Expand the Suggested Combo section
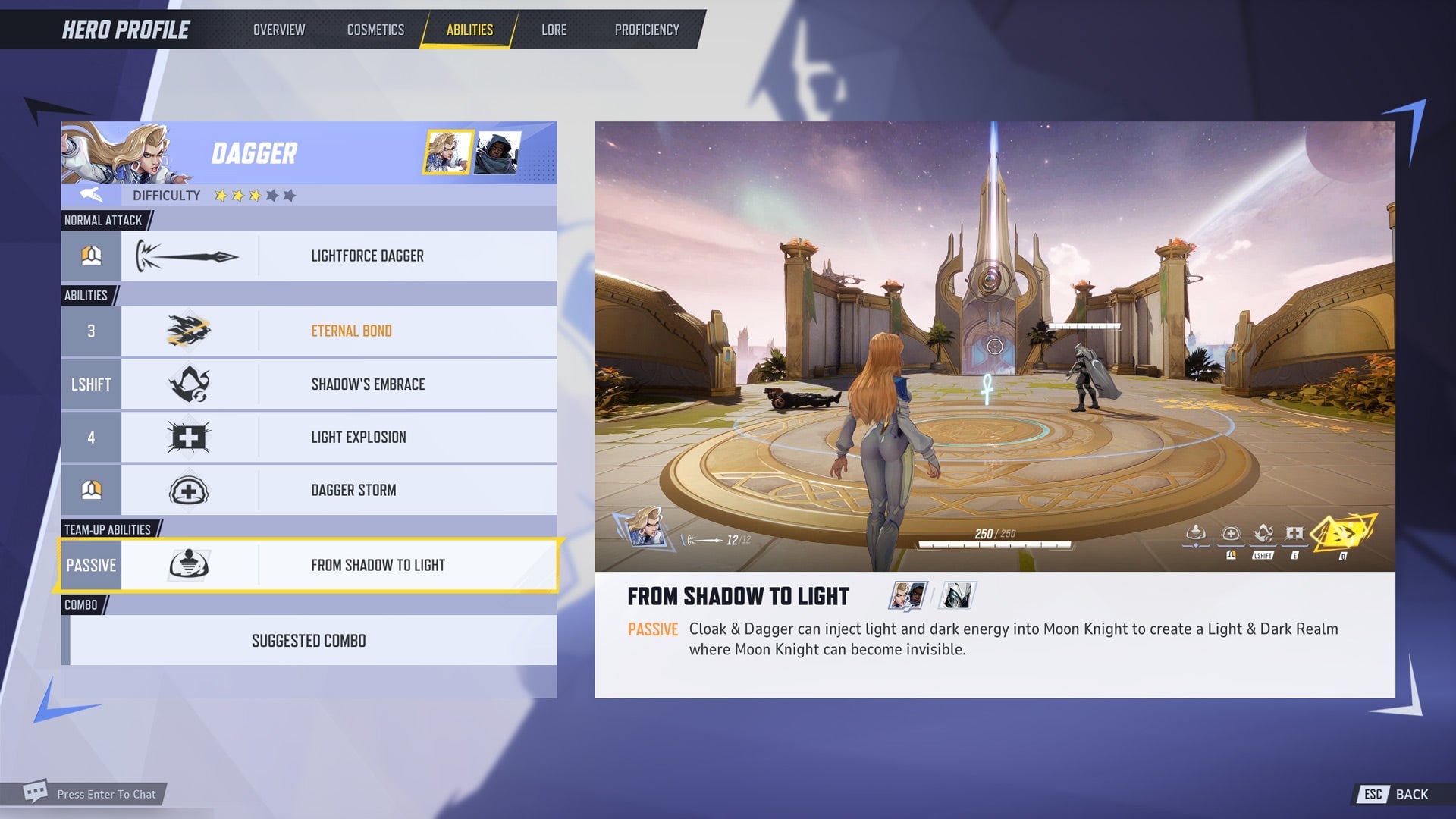The height and width of the screenshot is (819, 1456). (309, 640)
